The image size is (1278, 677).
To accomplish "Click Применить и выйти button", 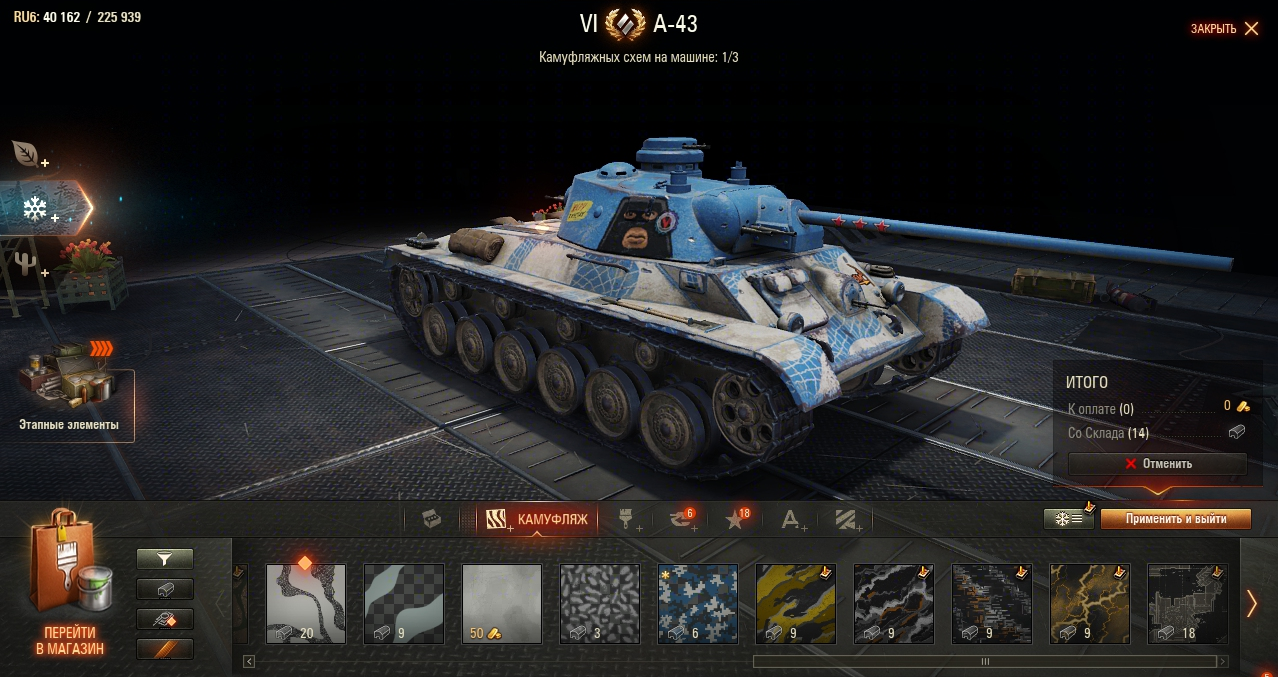I will click(x=1175, y=519).
